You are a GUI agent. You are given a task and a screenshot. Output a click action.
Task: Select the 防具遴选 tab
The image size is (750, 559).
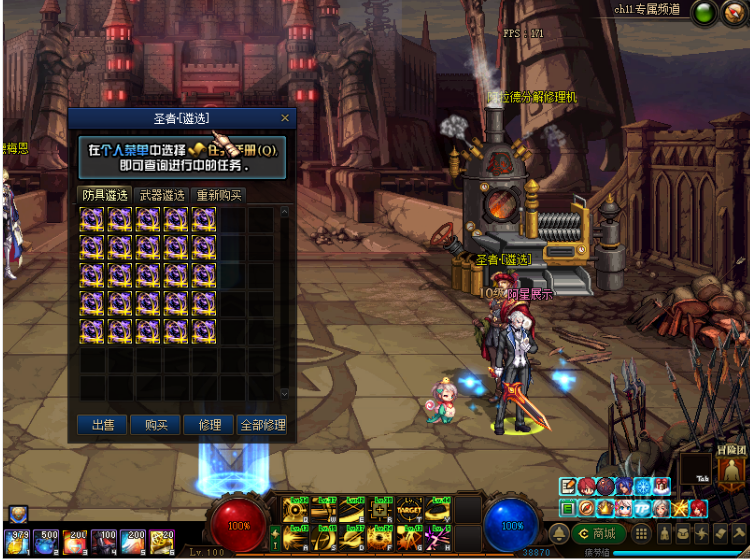105,195
